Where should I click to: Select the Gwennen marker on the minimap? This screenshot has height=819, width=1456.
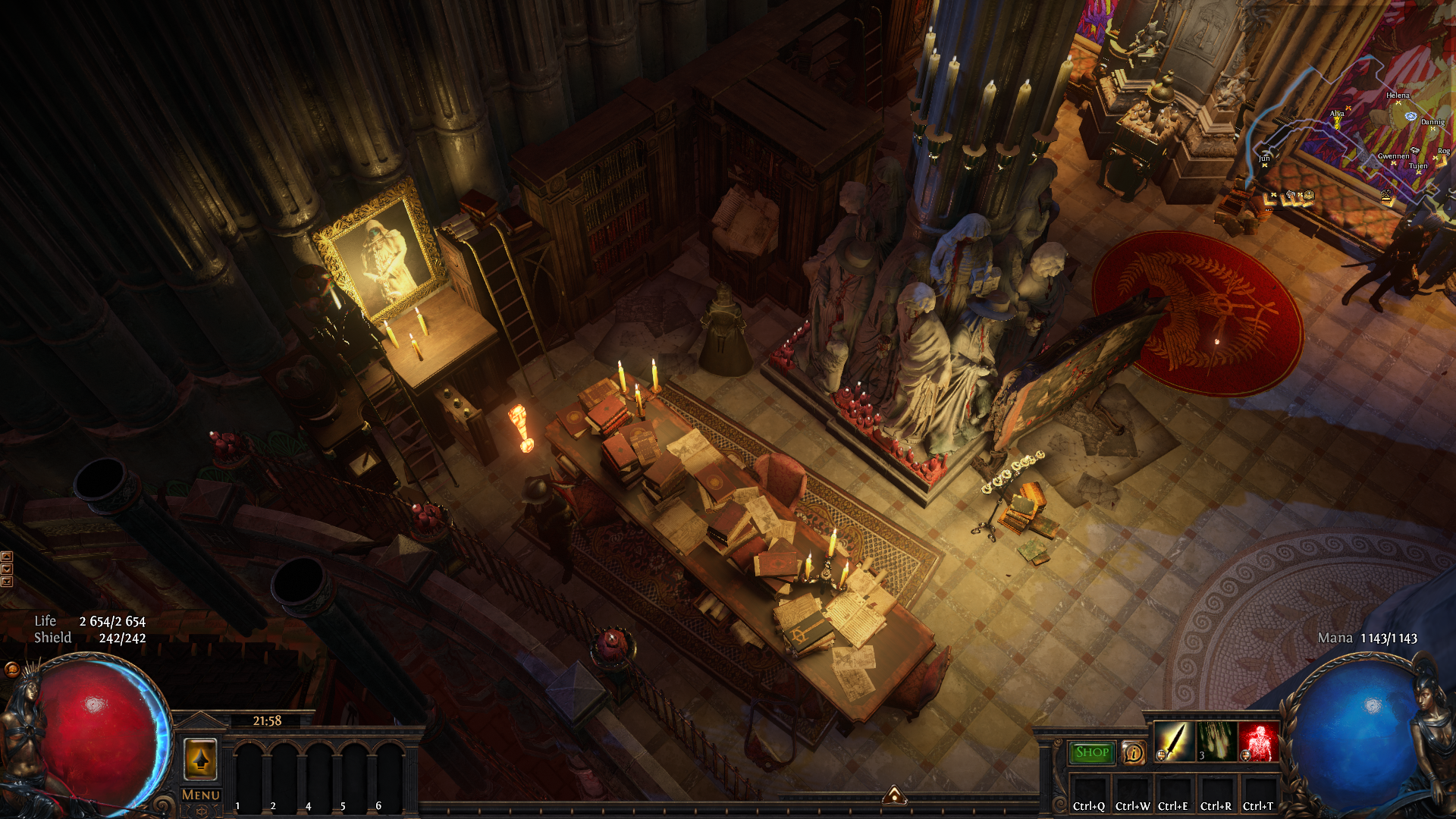click(x=1393, y=162)
